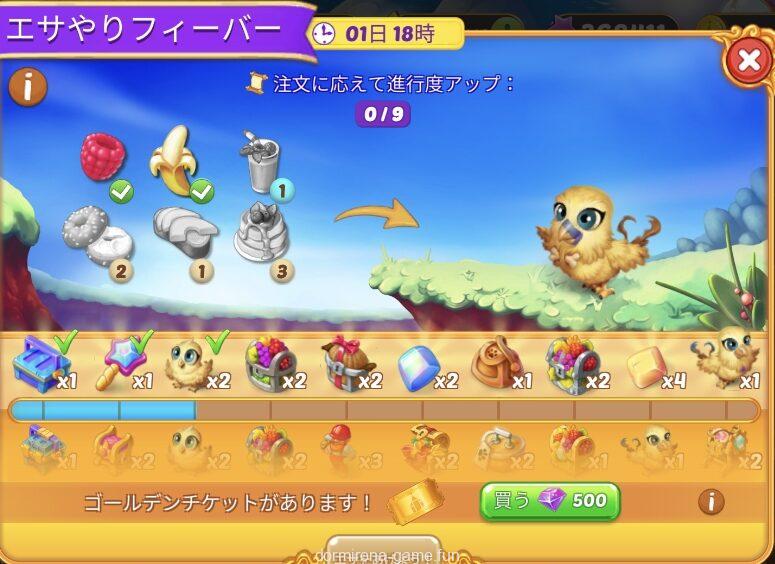Tap the gray milkshake glass order item
Viewport: 775px width, 564px height.
[259, 164]
